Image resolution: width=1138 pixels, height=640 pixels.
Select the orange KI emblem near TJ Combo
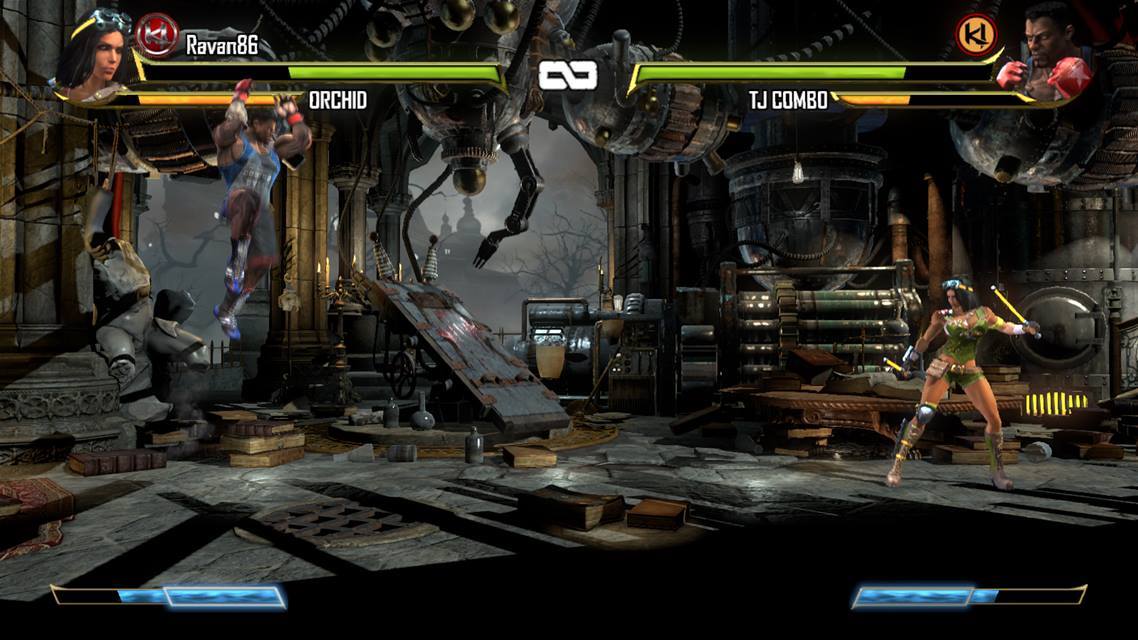975,36
